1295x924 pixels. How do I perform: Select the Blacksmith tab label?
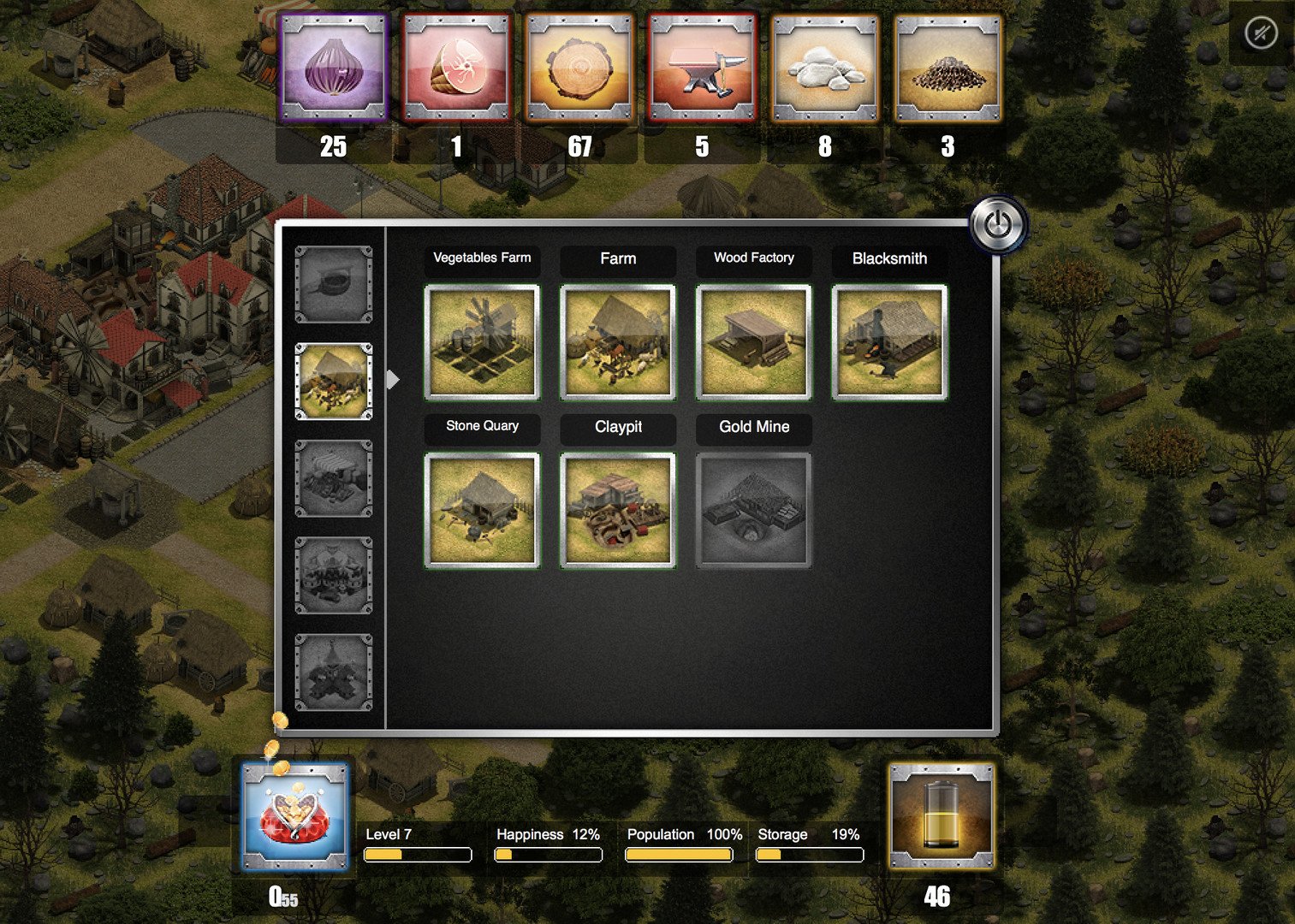click(x=889, y=258)
